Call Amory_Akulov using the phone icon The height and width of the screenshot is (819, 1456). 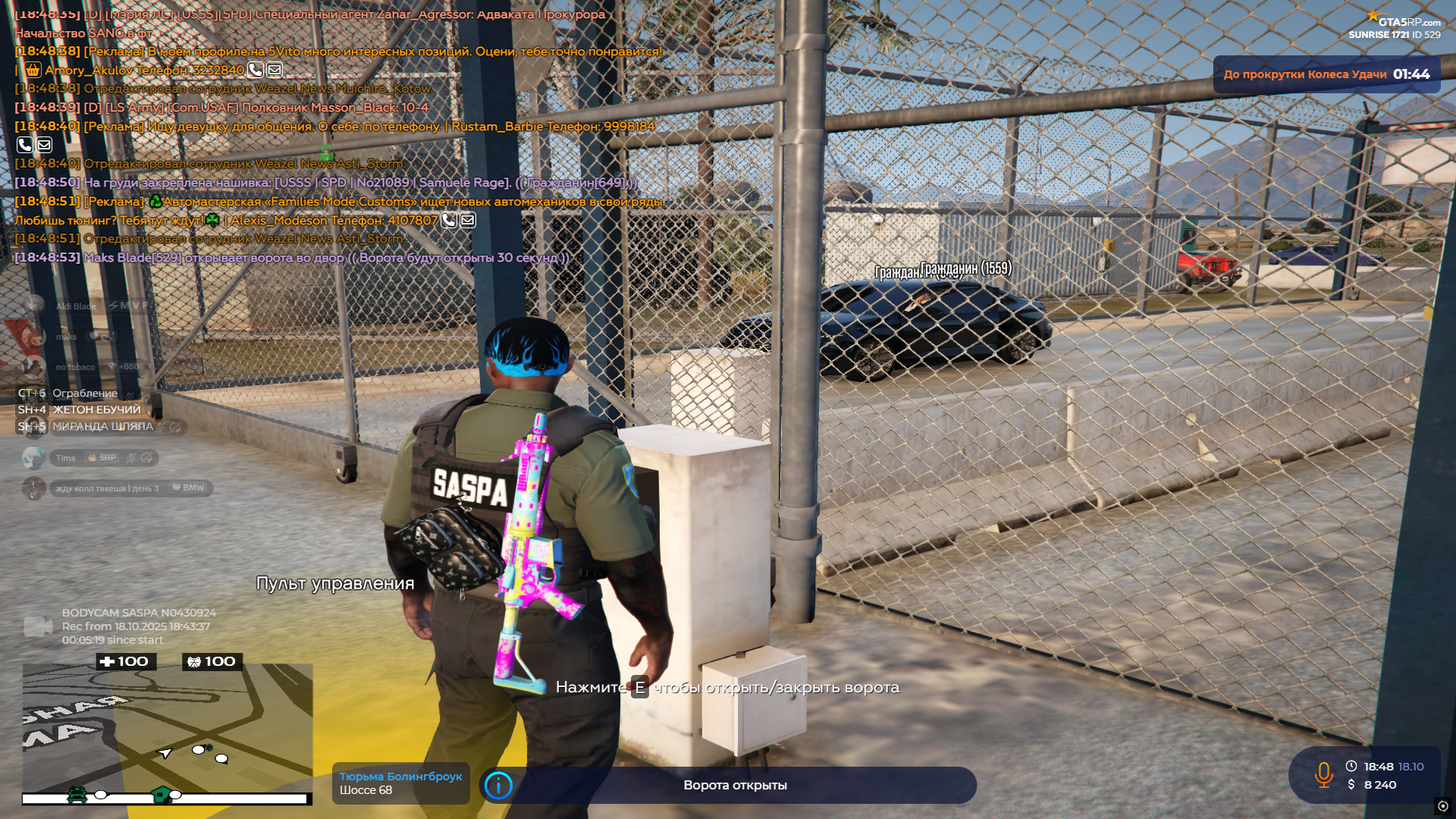point(256,71)
